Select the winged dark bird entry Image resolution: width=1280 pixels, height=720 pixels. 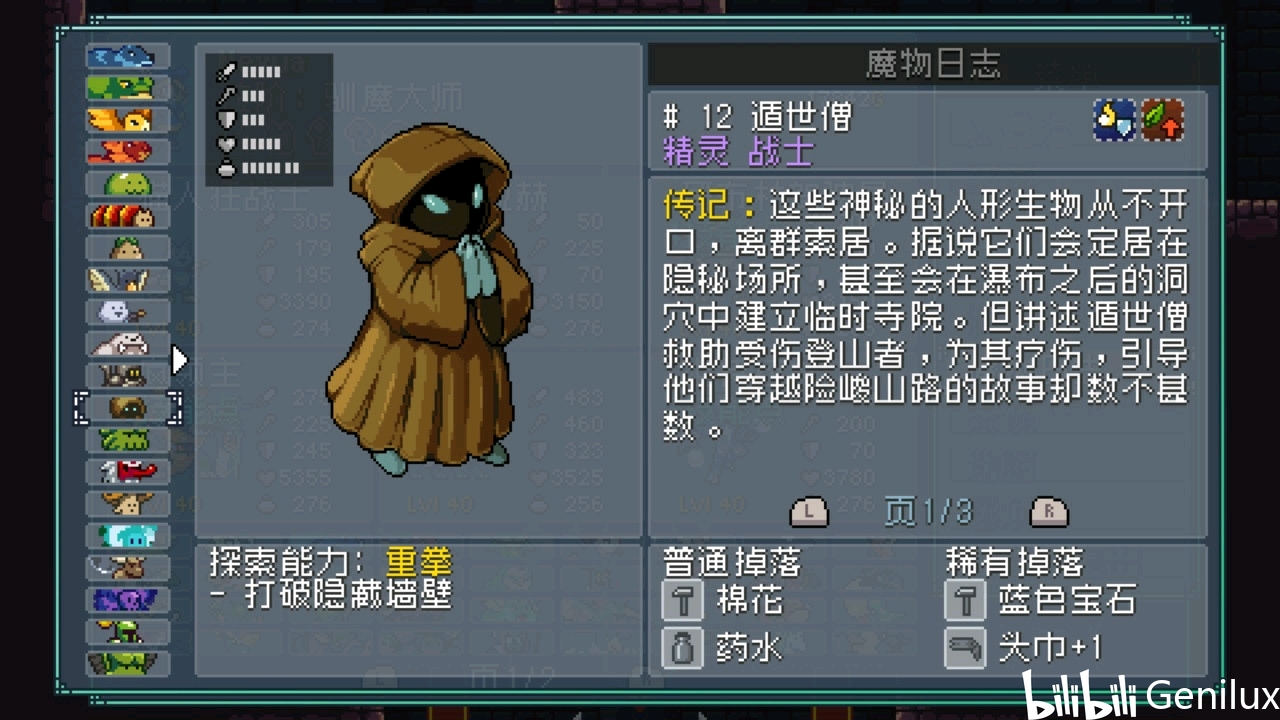point(127,280)
